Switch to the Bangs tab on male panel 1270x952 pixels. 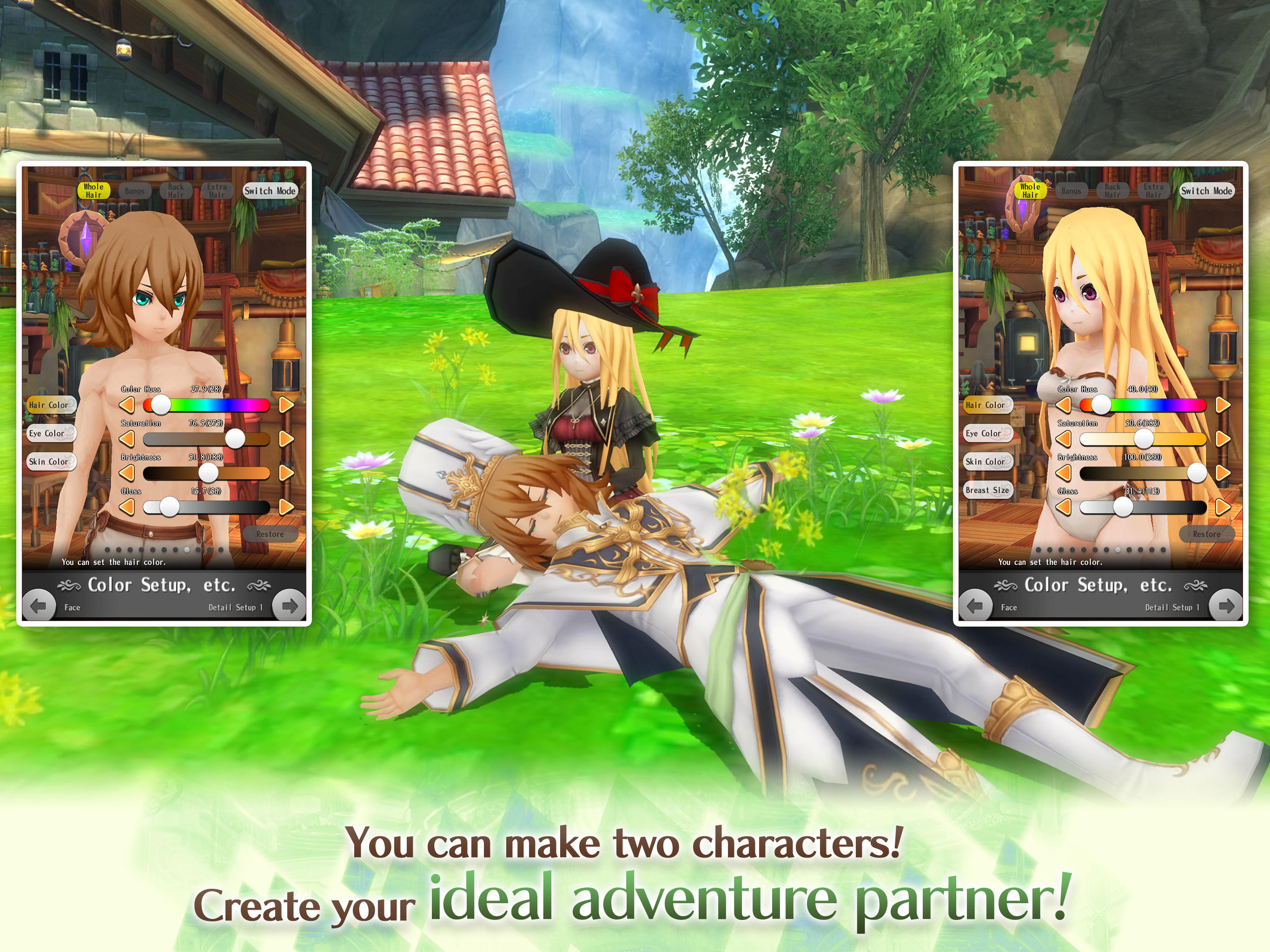(134, 191)
